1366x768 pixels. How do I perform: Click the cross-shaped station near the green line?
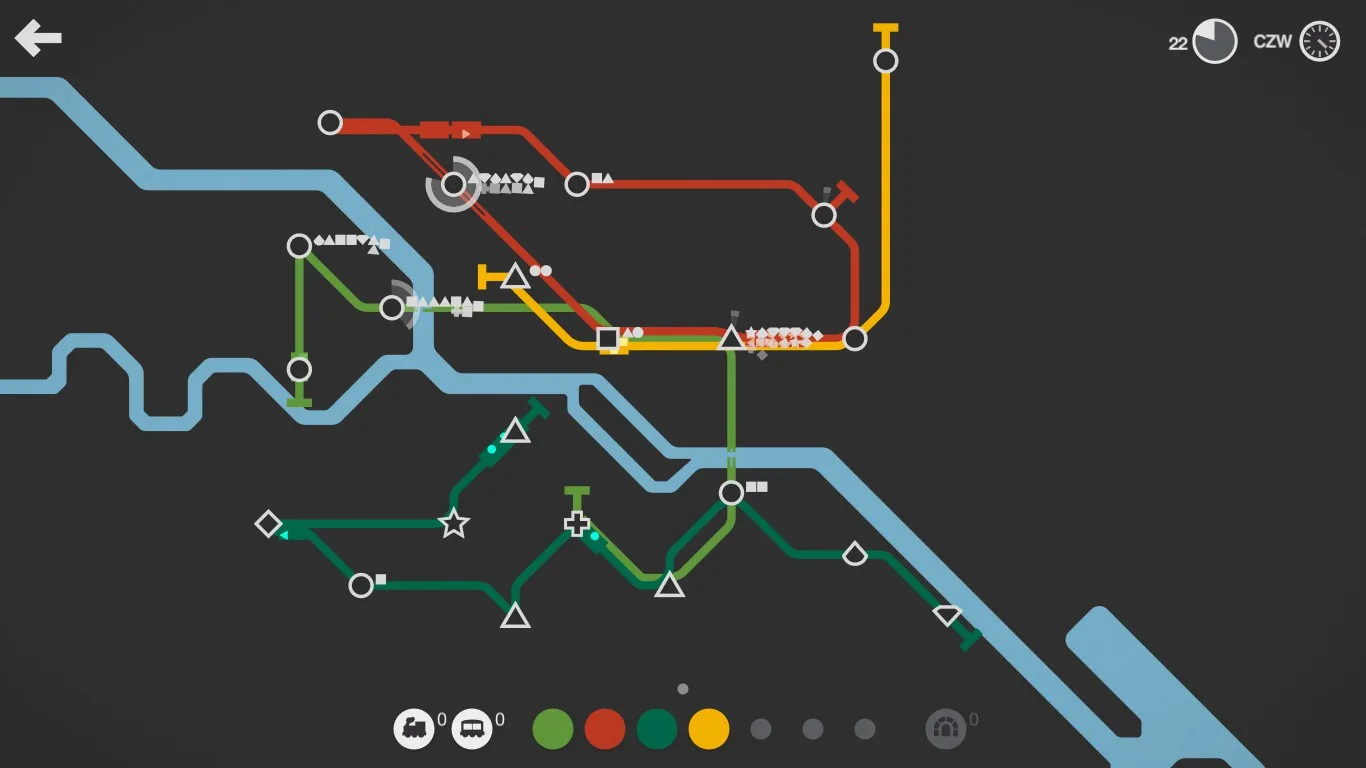(577, 524)
